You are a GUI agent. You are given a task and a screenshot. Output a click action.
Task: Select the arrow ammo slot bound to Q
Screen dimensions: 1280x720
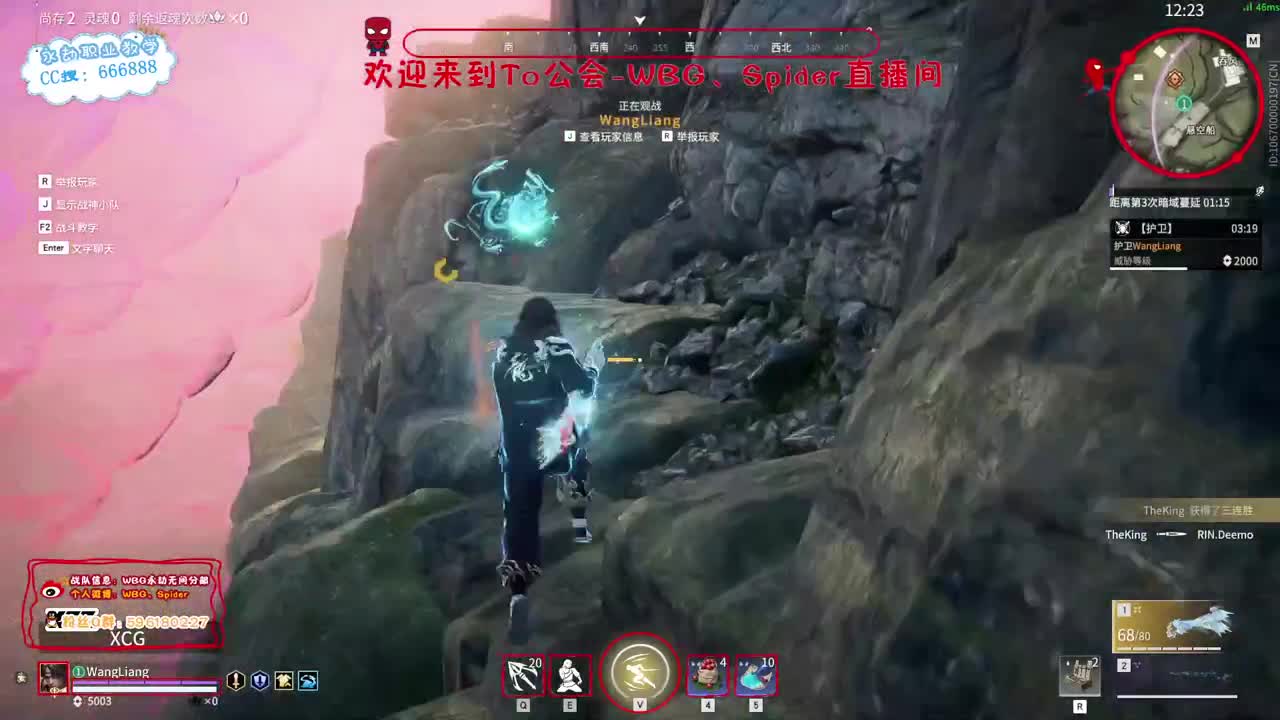point(523,675)
